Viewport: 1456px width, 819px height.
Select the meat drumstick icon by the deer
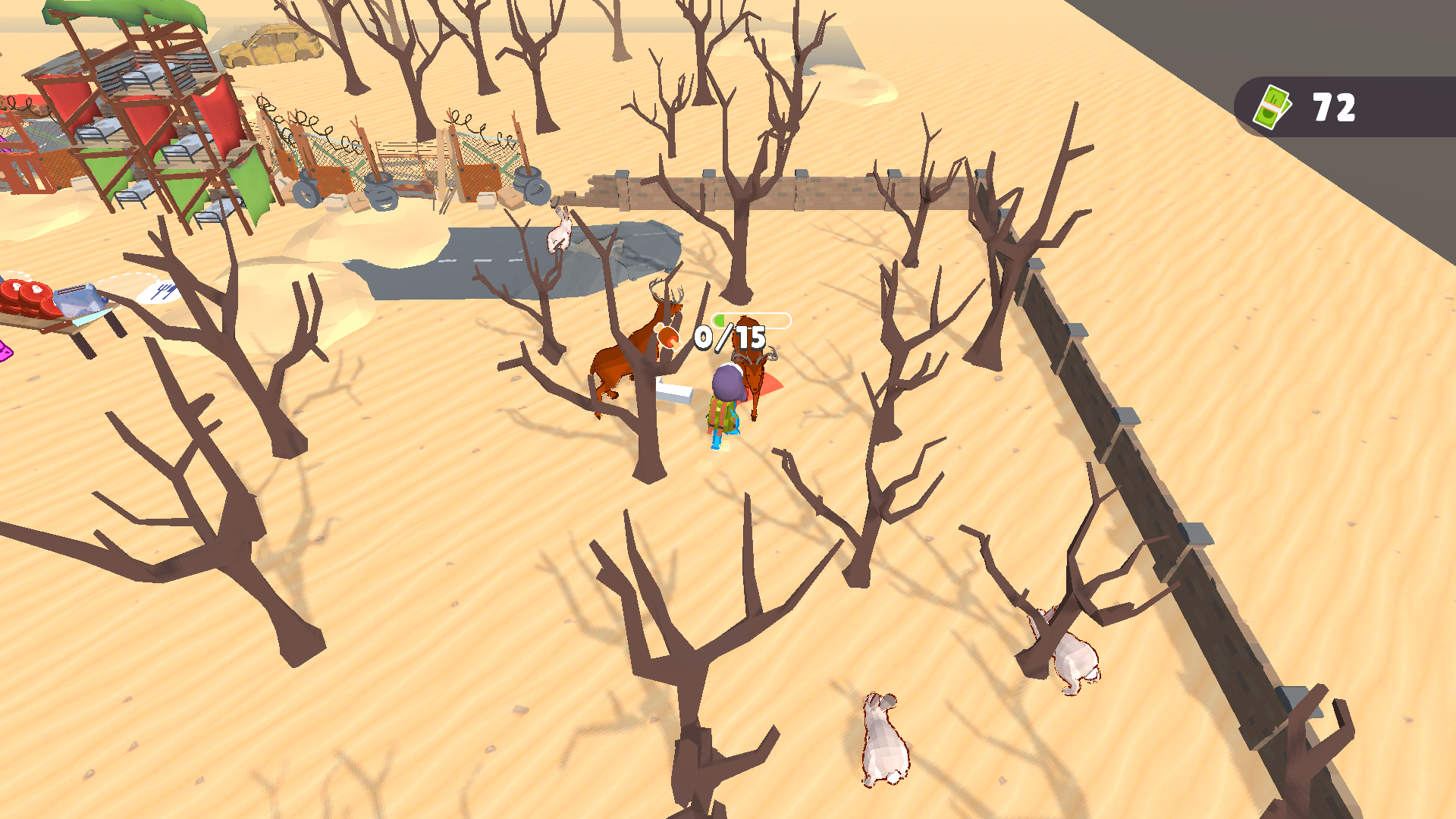point(668,337)
